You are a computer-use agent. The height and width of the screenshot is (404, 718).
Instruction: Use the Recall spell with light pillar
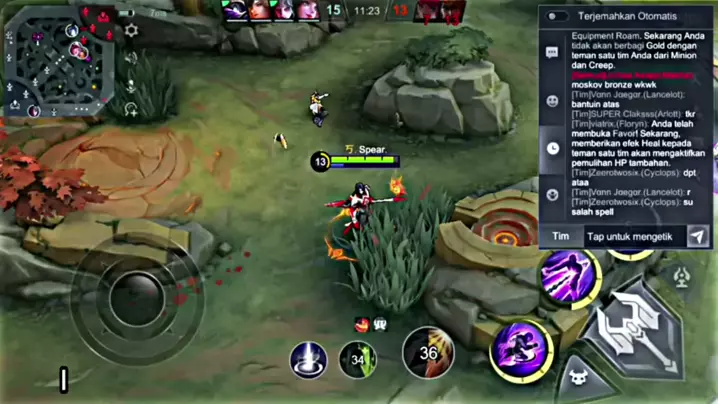point(308,359)
